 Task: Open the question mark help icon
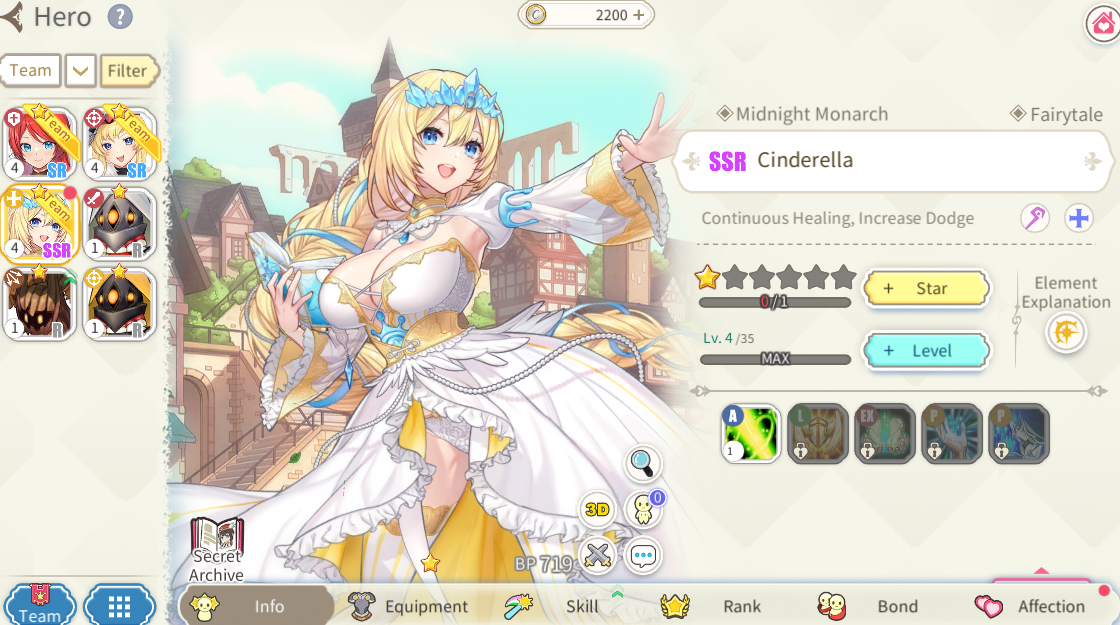120,16
